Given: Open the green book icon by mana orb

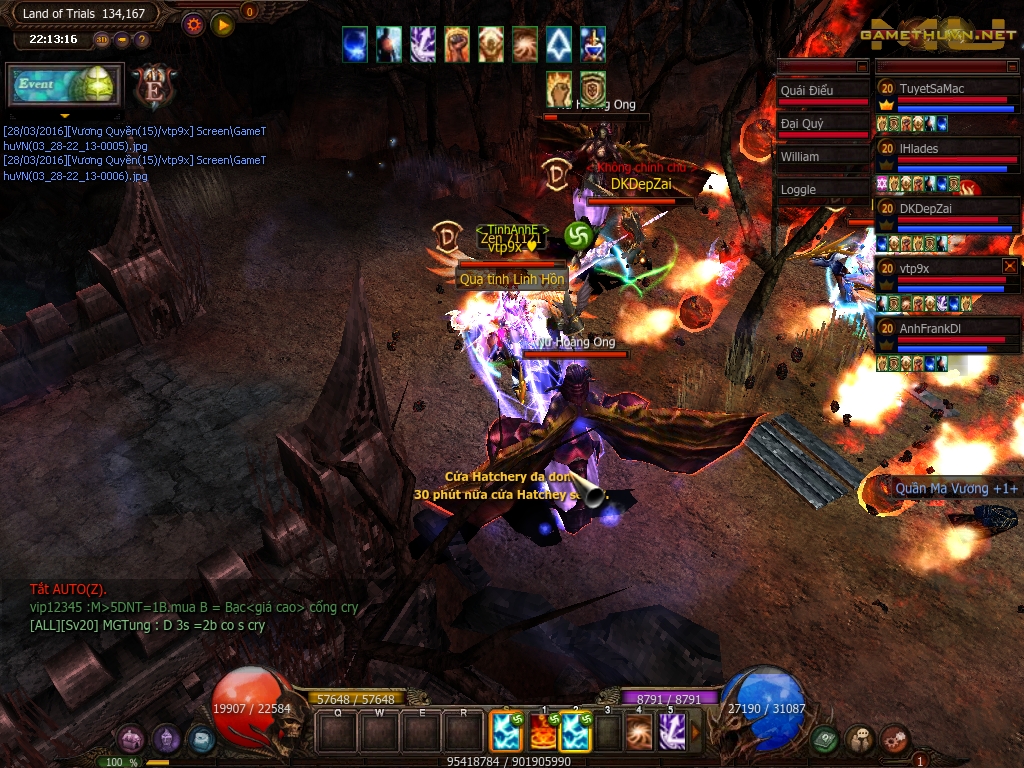Looking at the screenshot, I should tap(824, 739).
